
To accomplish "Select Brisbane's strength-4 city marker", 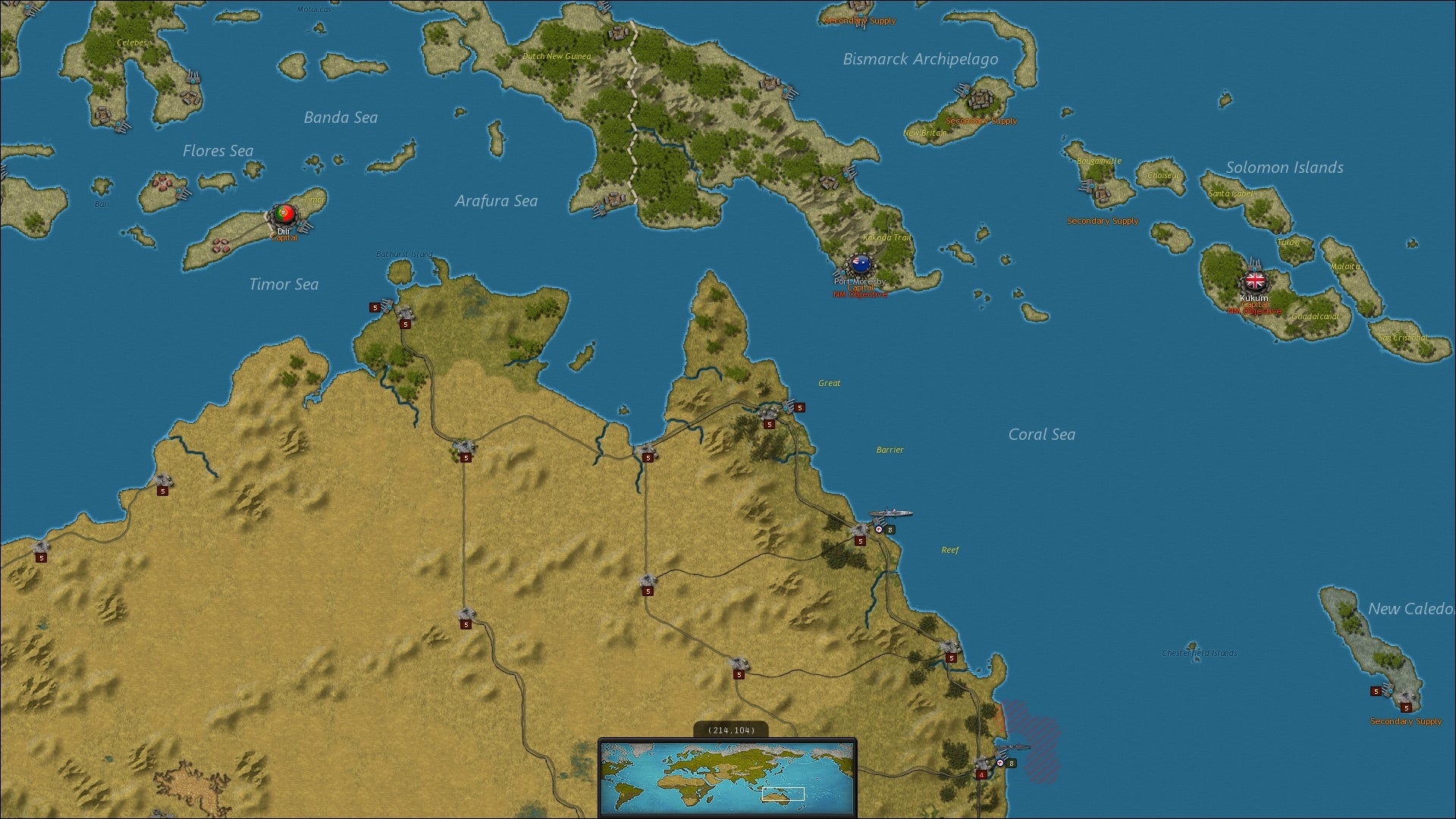I will coord(981,775).
